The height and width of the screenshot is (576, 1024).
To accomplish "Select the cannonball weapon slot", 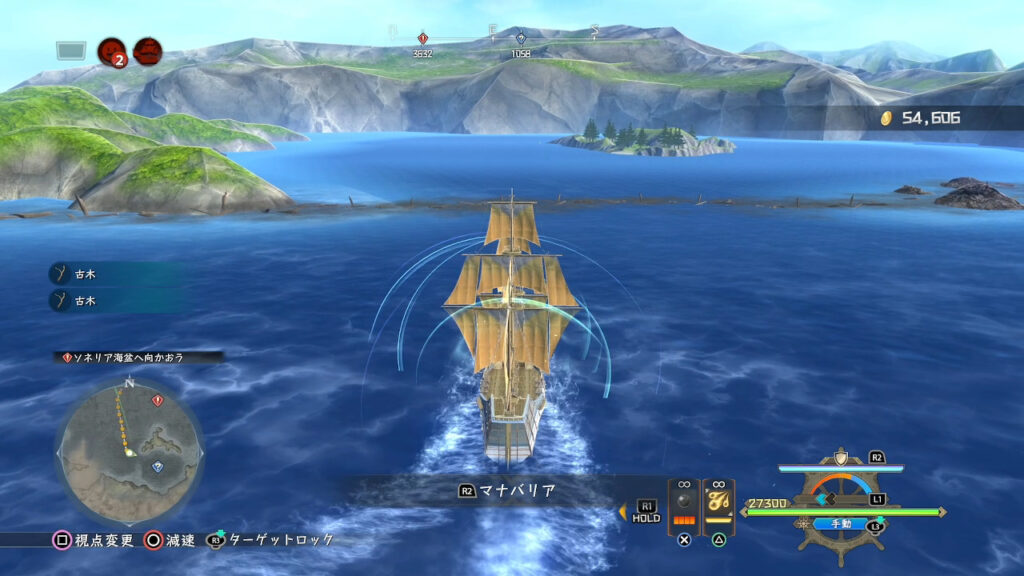I will coord(684,506).
